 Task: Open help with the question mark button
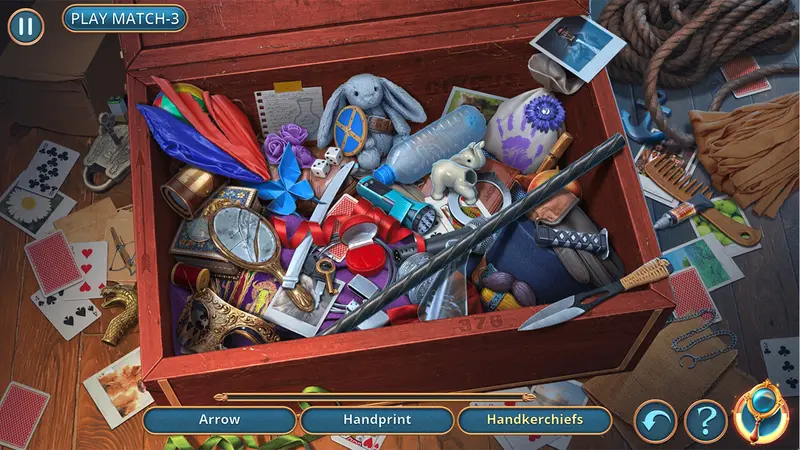coord(705,422)
